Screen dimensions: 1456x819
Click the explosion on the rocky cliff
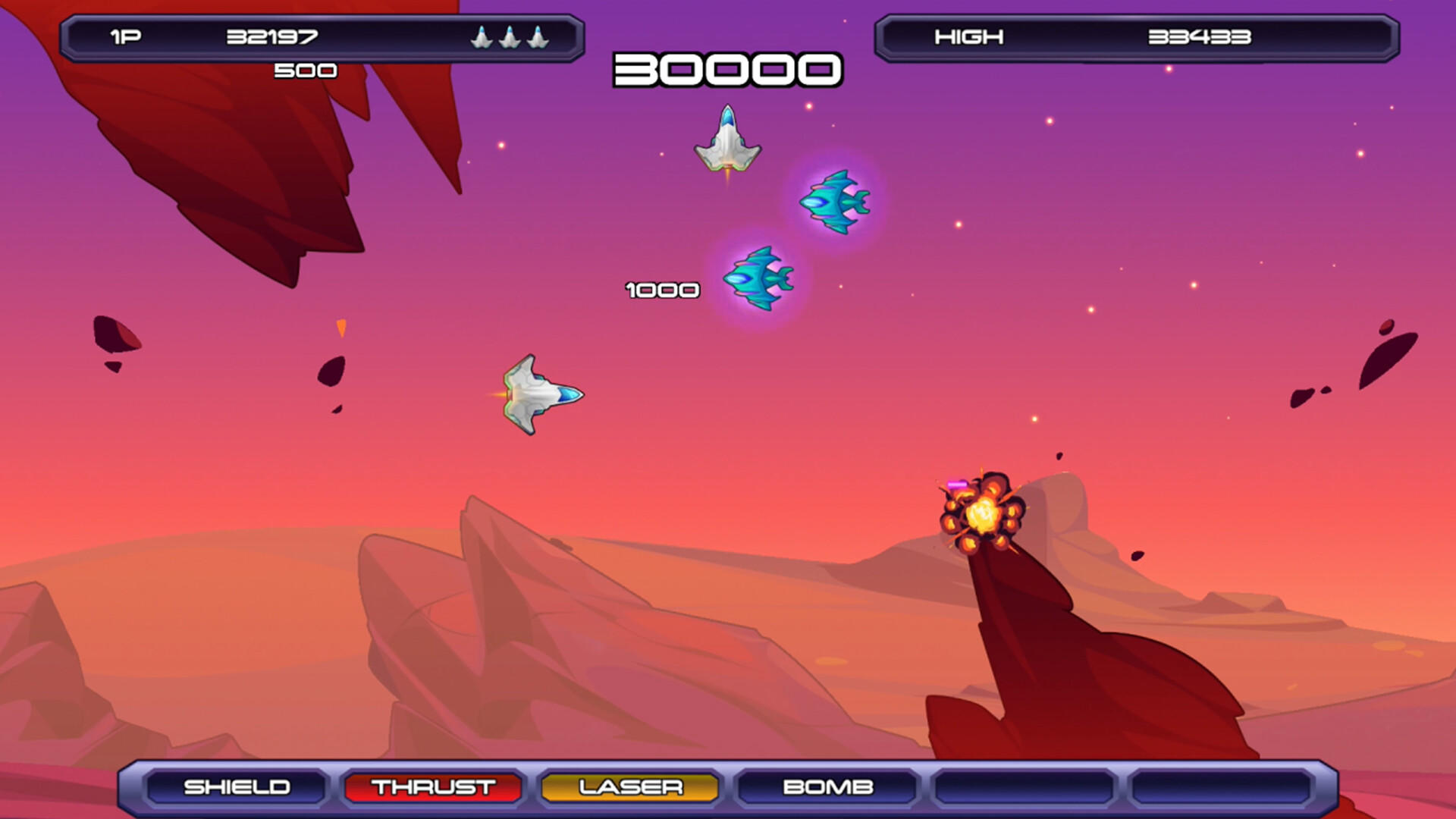point(984,516)
